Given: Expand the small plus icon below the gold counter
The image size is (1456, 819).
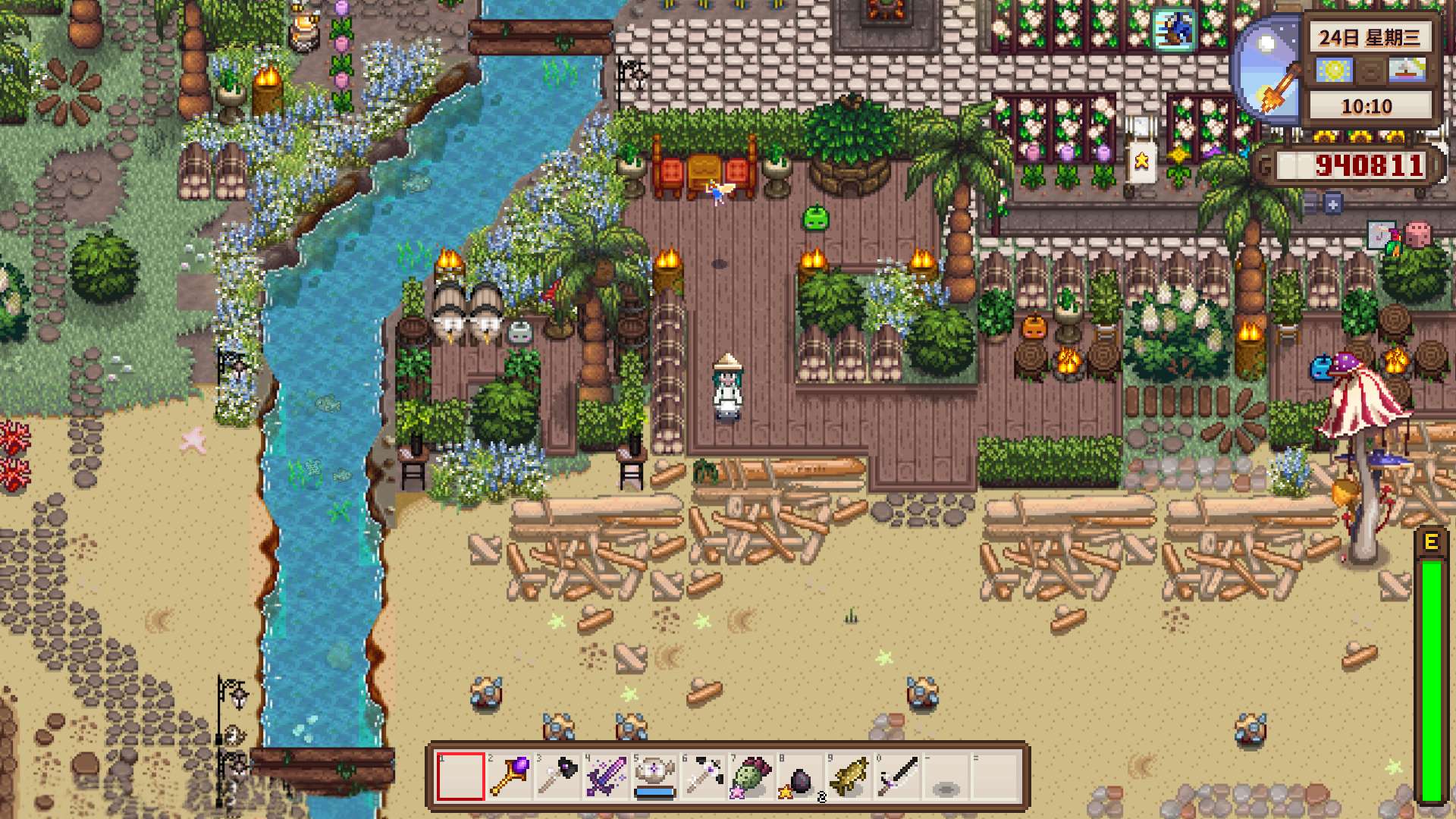Looking at the screenshot, I should coord(1332,204).
